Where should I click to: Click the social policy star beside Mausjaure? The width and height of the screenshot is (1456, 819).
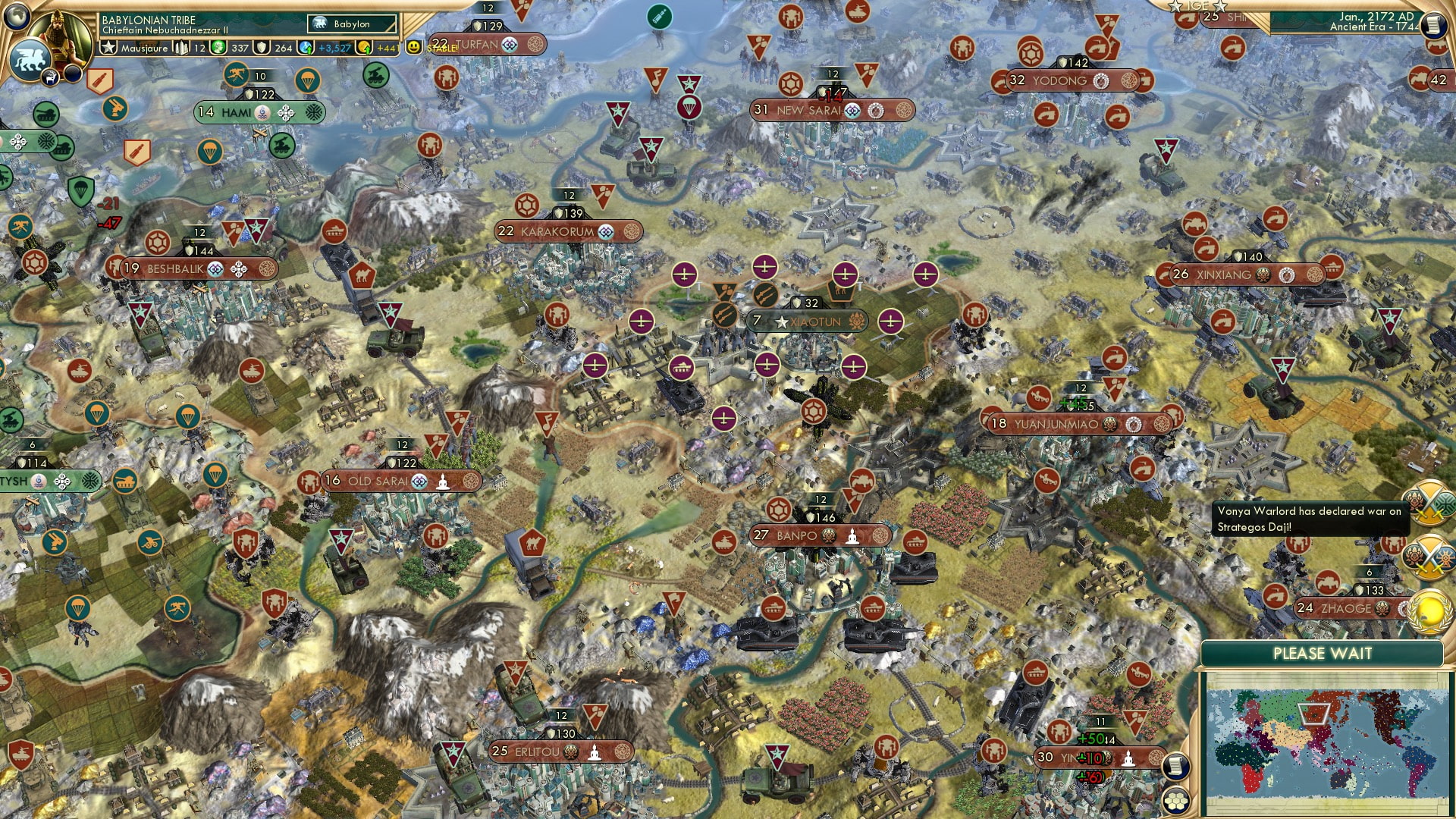(110, 47)
